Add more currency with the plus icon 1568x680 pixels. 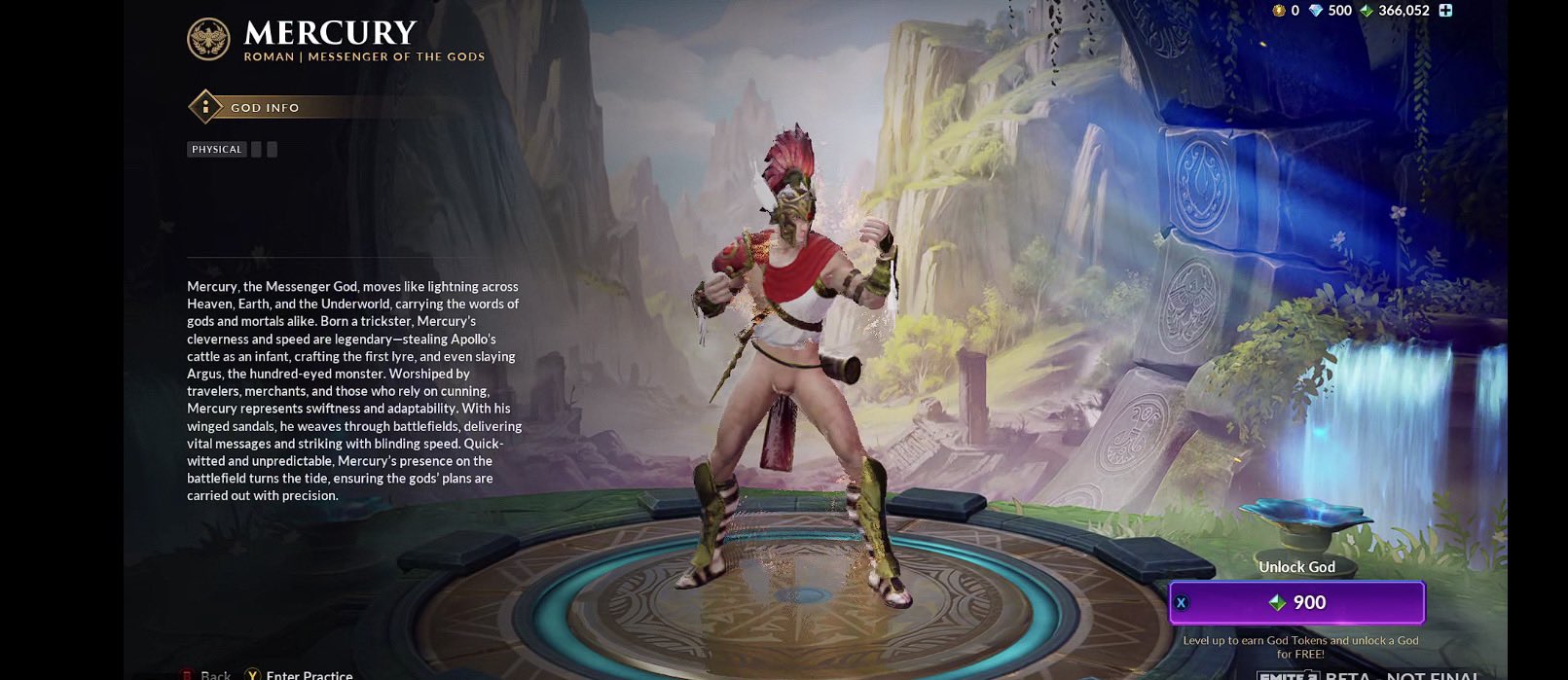(x=1445, y=11)
